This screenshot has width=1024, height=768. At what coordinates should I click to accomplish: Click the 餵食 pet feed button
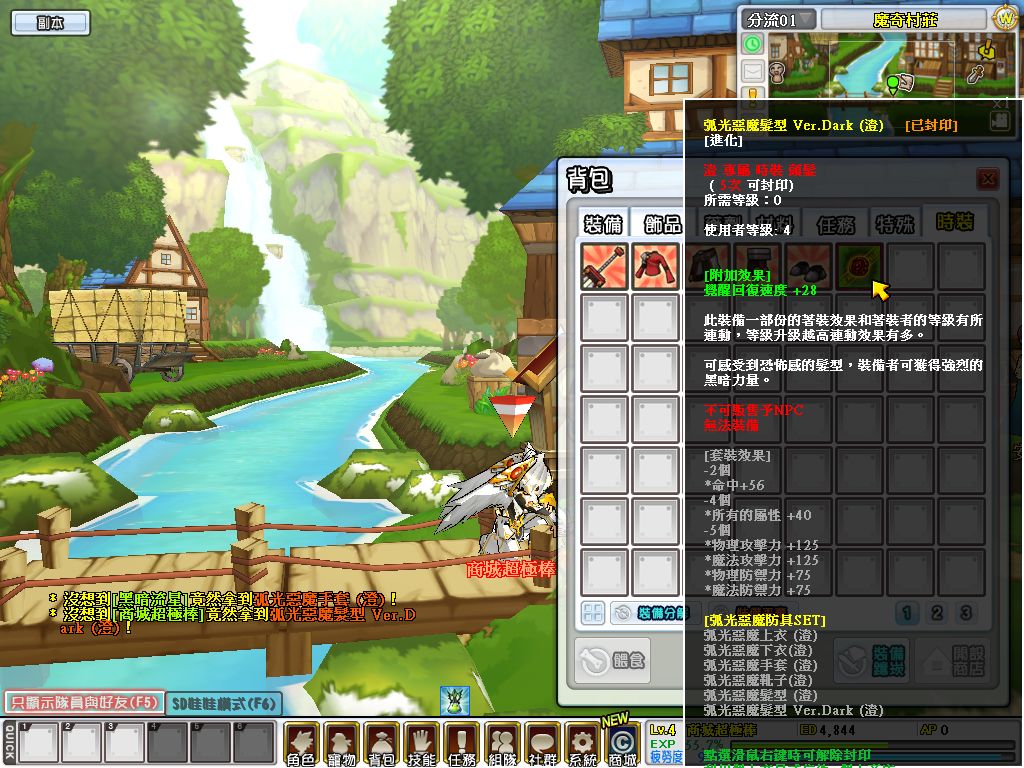614,659
